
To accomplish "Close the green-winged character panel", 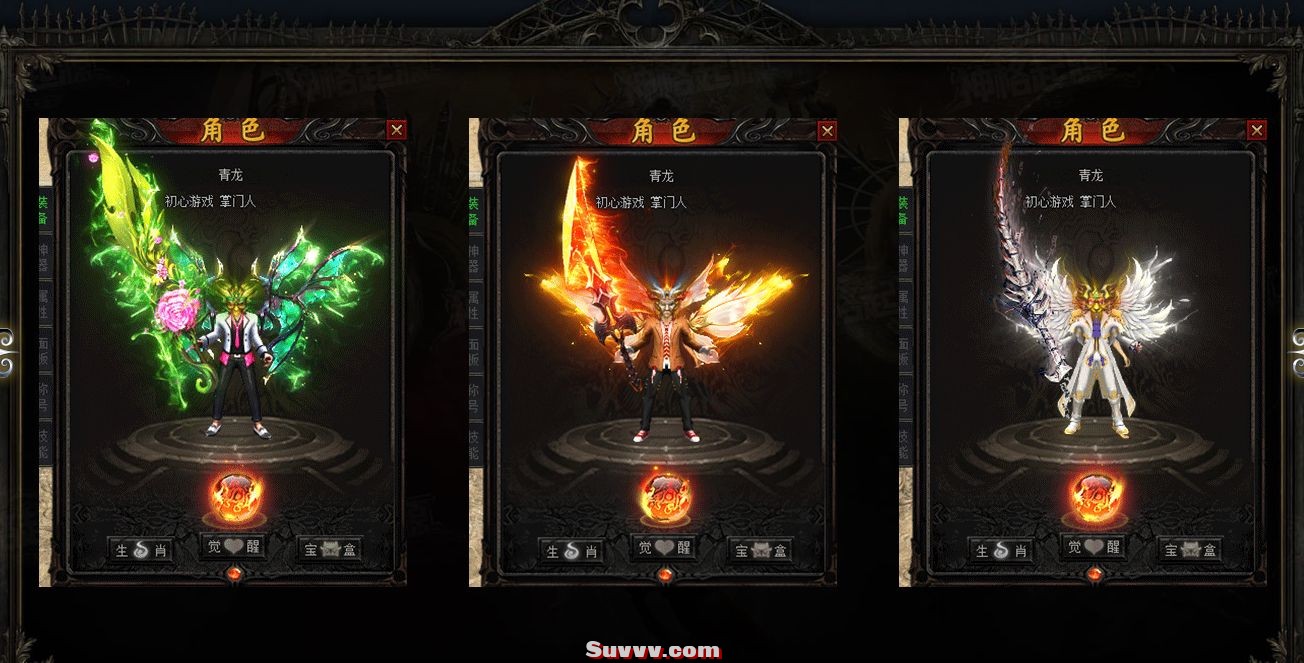I will 397,130.
